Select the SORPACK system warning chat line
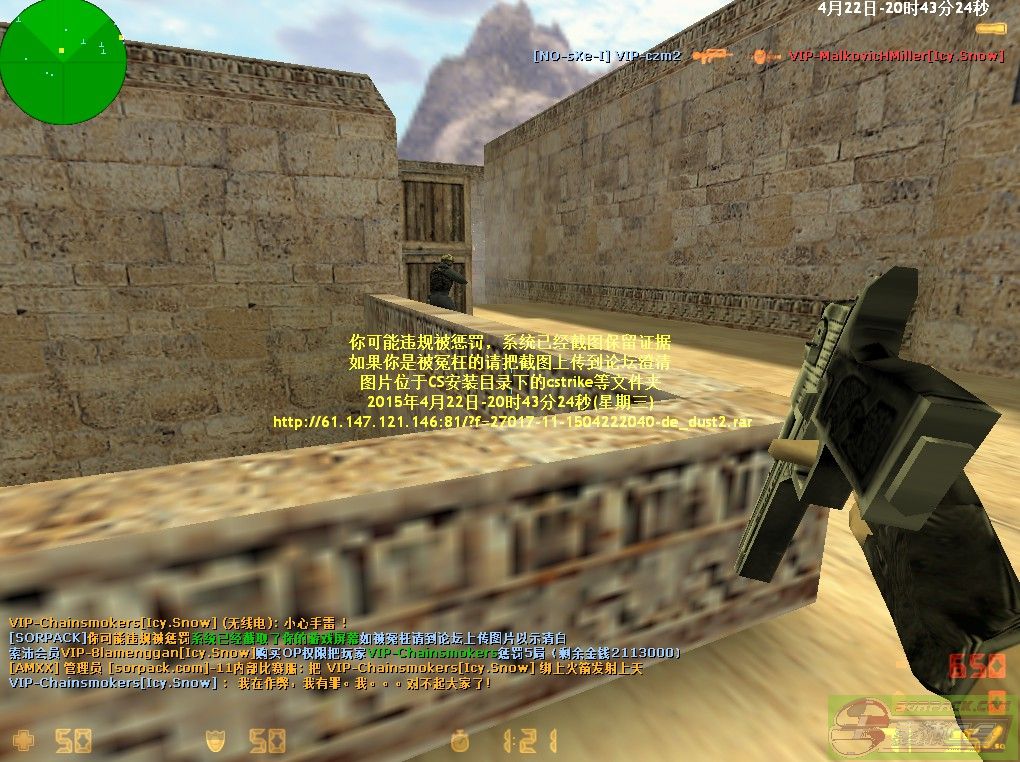The height and width of the screenshot is (762, 1020). tap(288, 637)
